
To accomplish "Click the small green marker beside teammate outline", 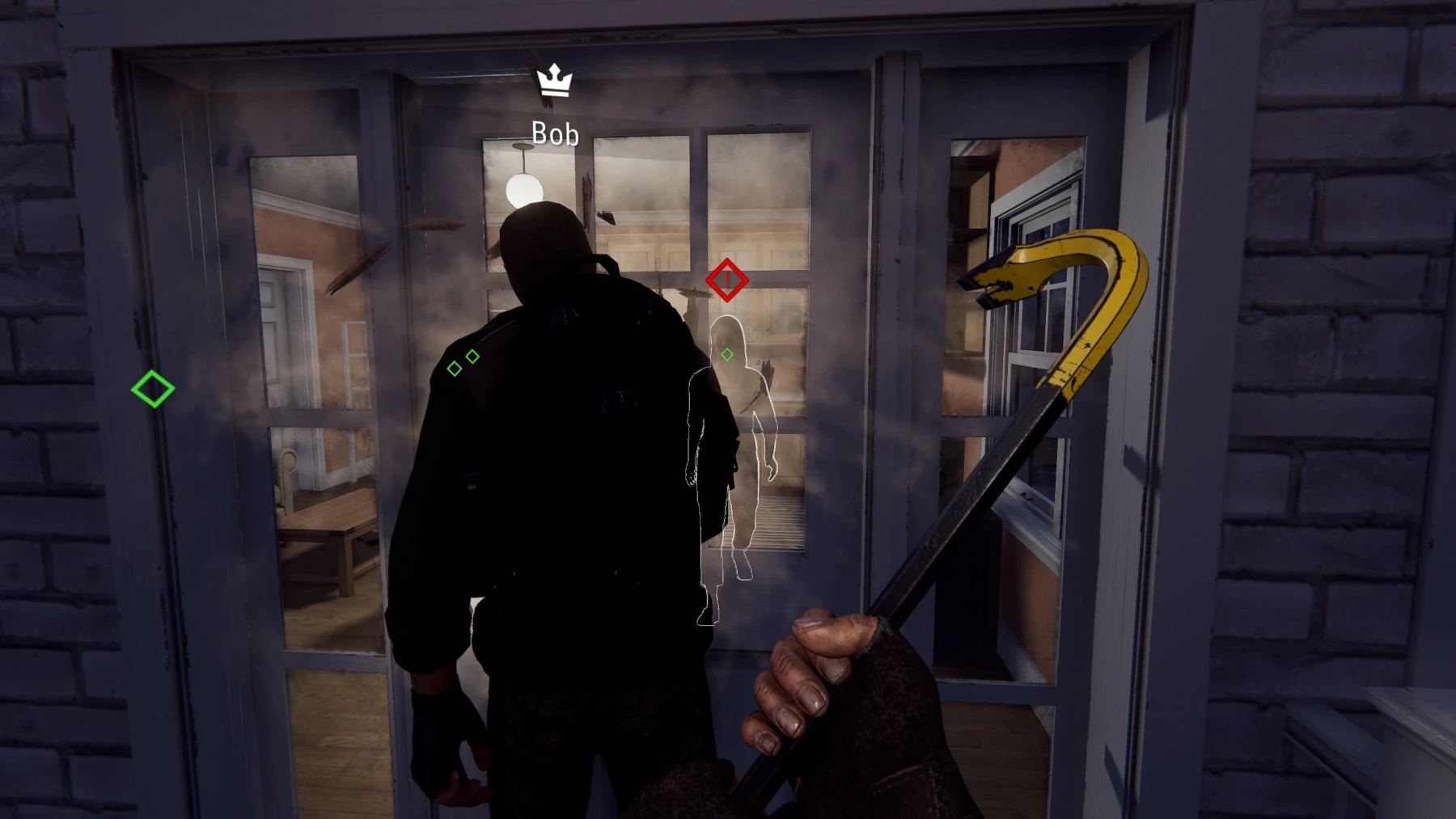I will click(x=727, y=353).
